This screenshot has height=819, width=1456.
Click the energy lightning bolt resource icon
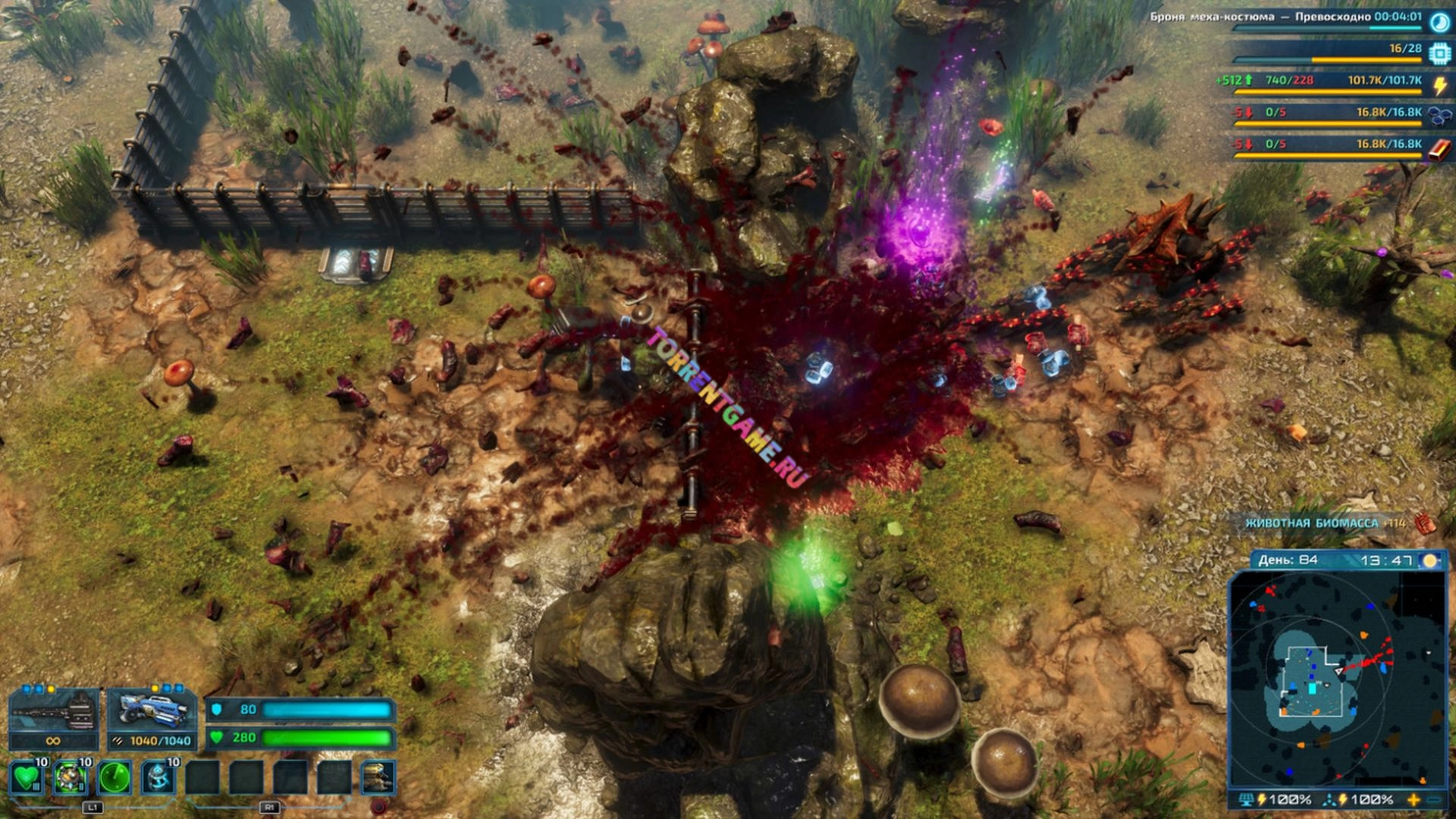(x=1439, y=85)
